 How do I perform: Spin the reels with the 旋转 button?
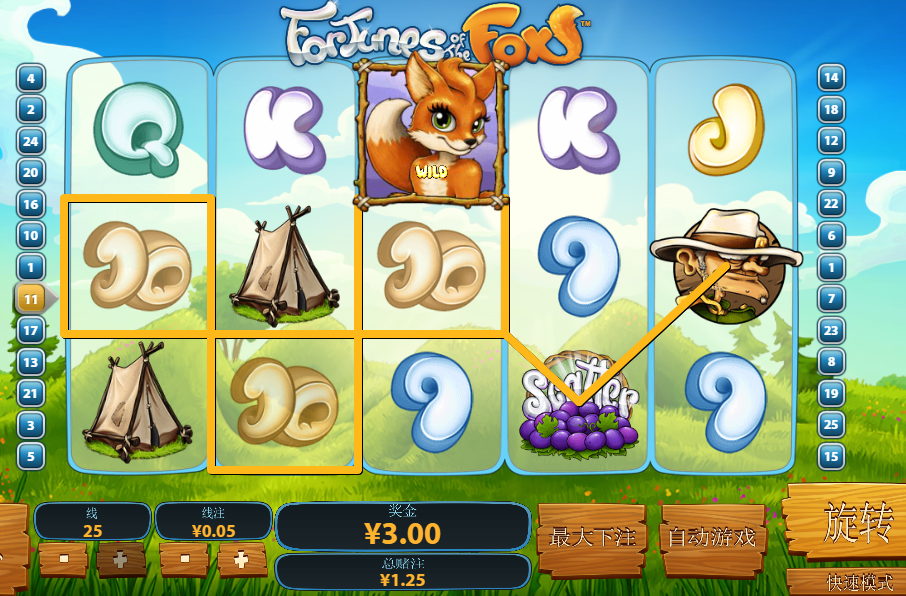pos(850,524)
